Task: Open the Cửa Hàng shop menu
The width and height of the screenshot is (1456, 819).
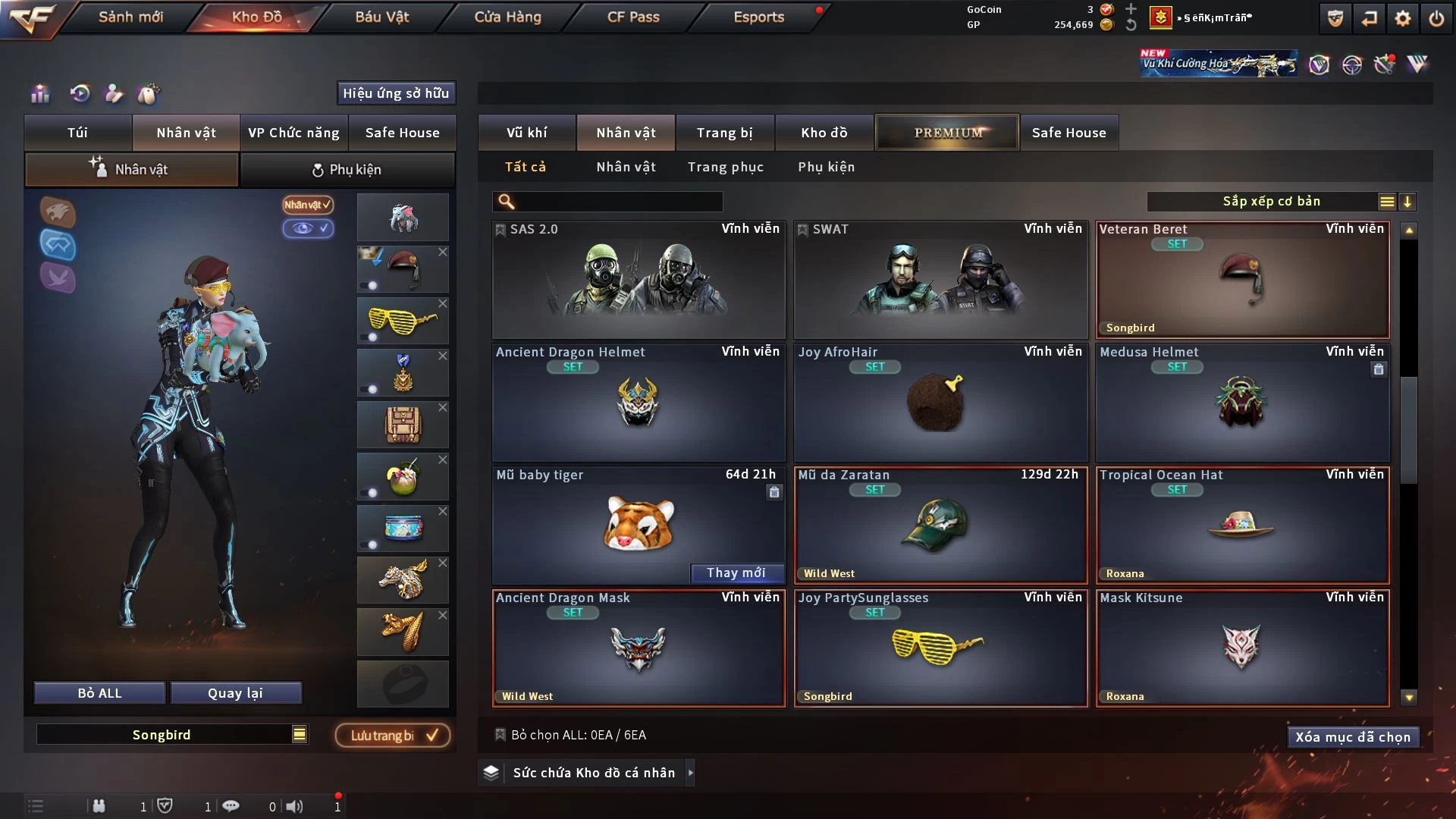Action: [507, 17]
